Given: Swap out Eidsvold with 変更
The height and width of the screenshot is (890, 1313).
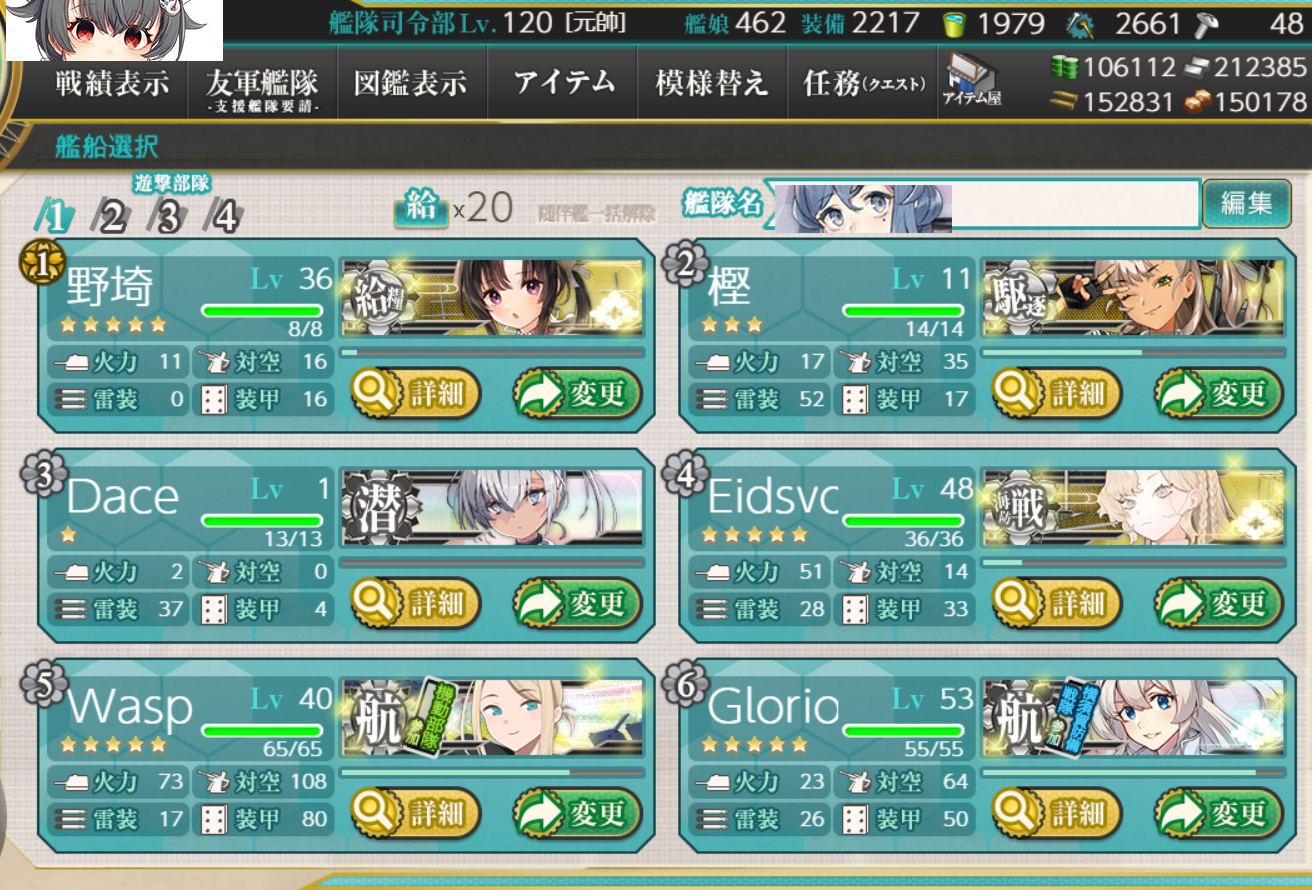Looking at the screenshot, I should [1219, 604].
